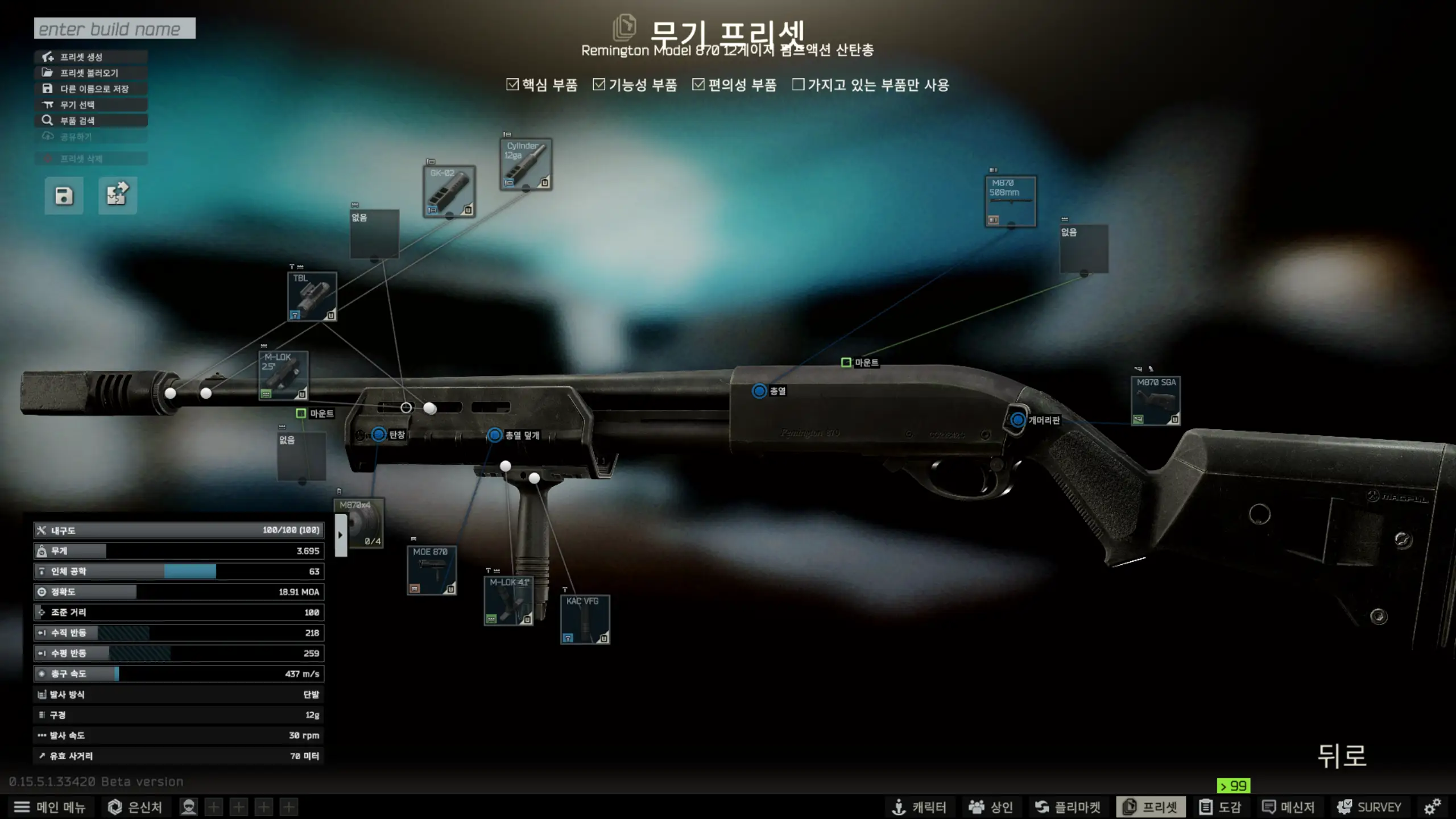
Task: Select the M870 508mm barrel slot
Action: [1011, 201]
